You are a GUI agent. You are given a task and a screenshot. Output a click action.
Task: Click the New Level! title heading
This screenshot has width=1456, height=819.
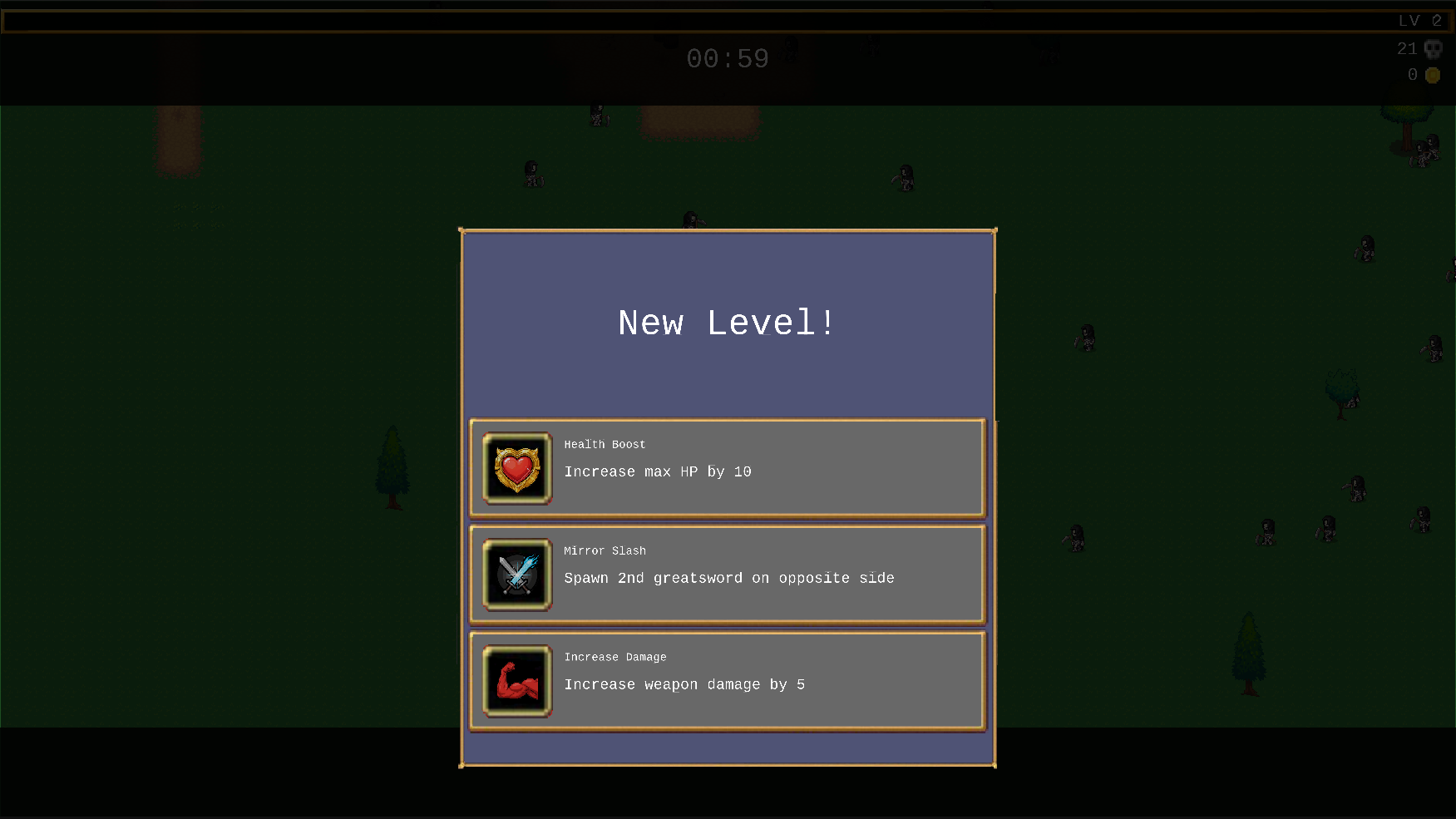[726, 323]
